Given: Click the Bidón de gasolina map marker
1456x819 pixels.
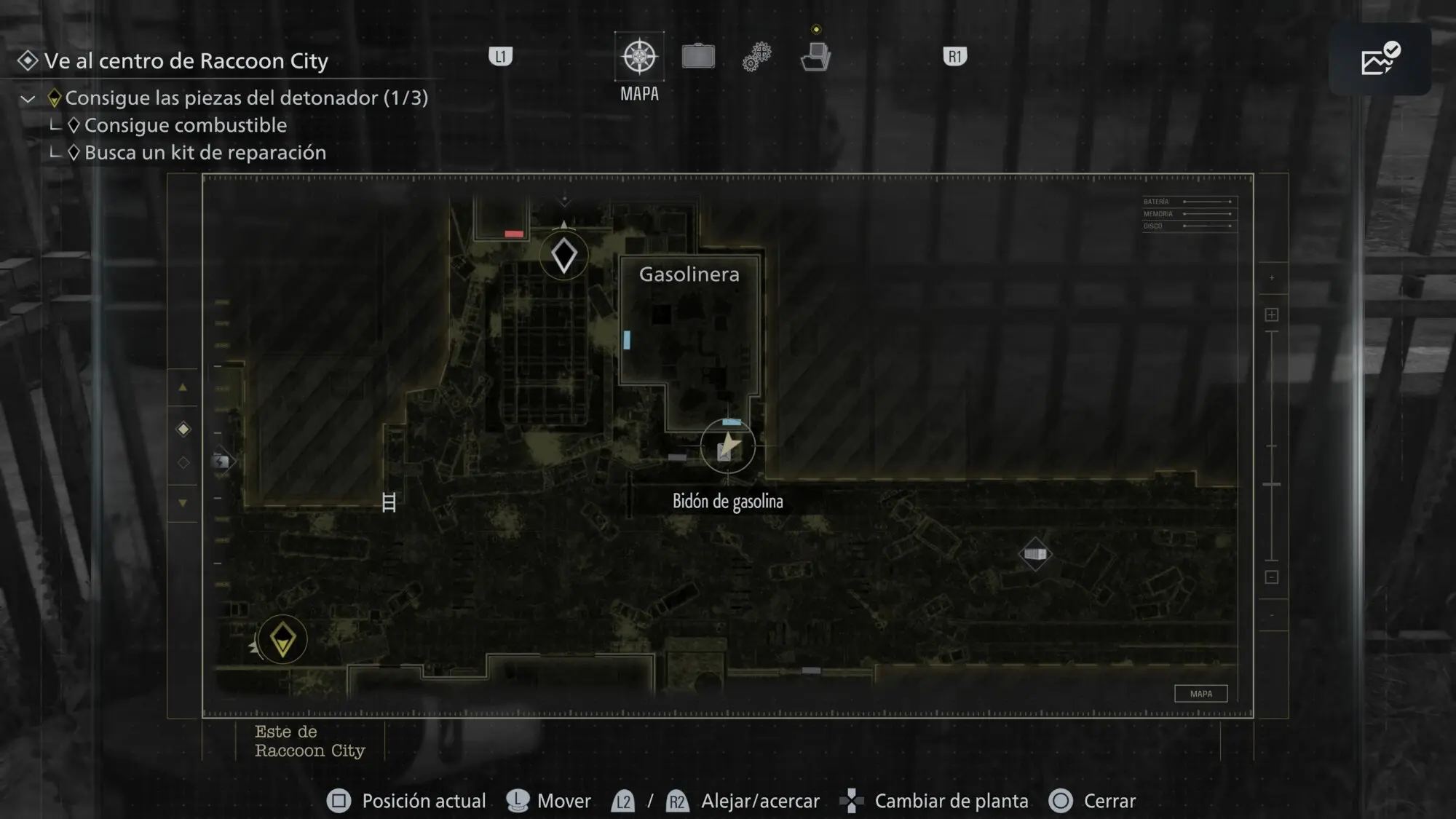Looking at the screenshot, I should pyautogui.click(x=727, y=447).
